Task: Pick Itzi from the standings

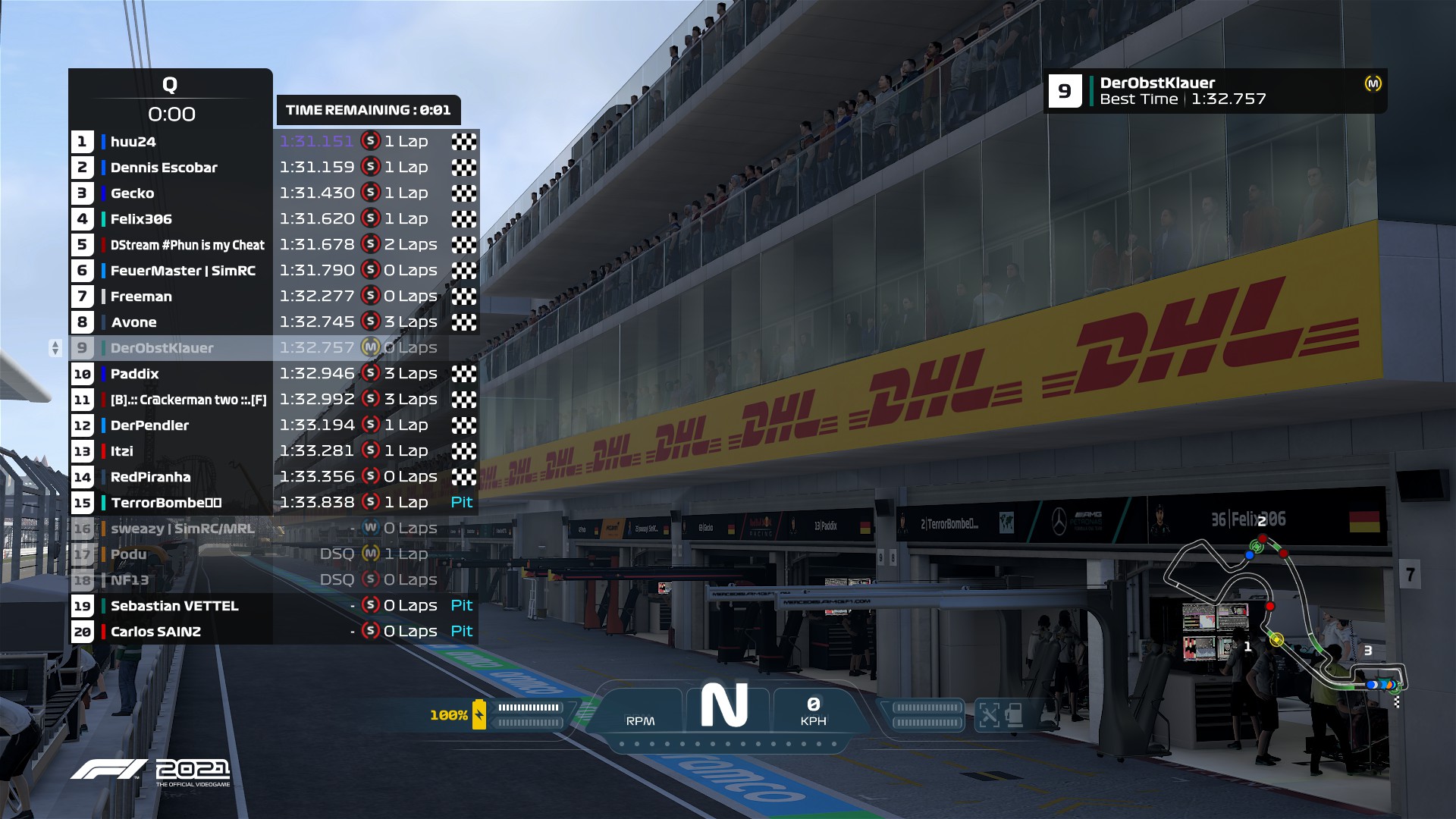Action: [x=122, y=451]
